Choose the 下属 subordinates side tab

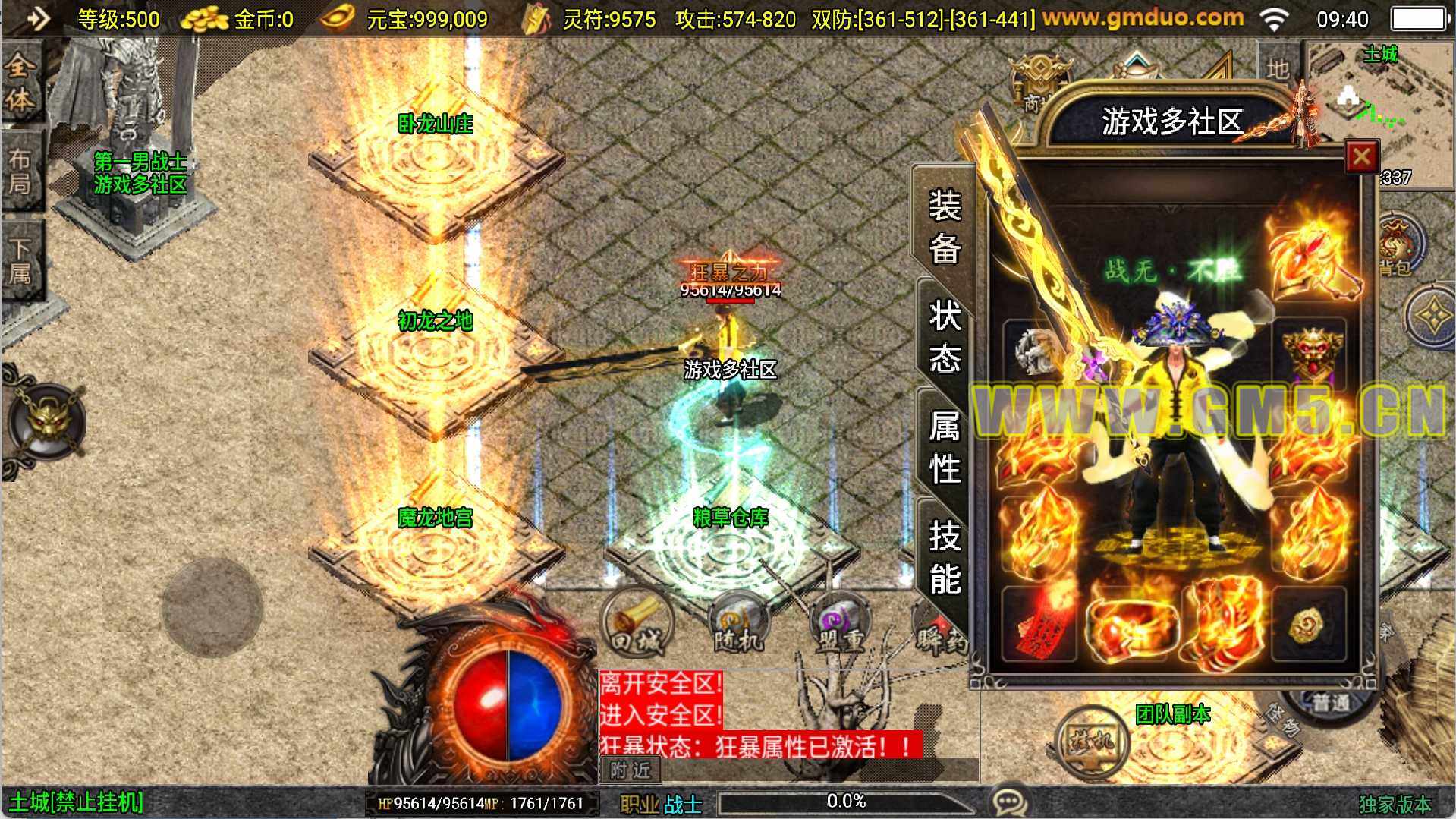pyautogui.click(x=20, y=261)
